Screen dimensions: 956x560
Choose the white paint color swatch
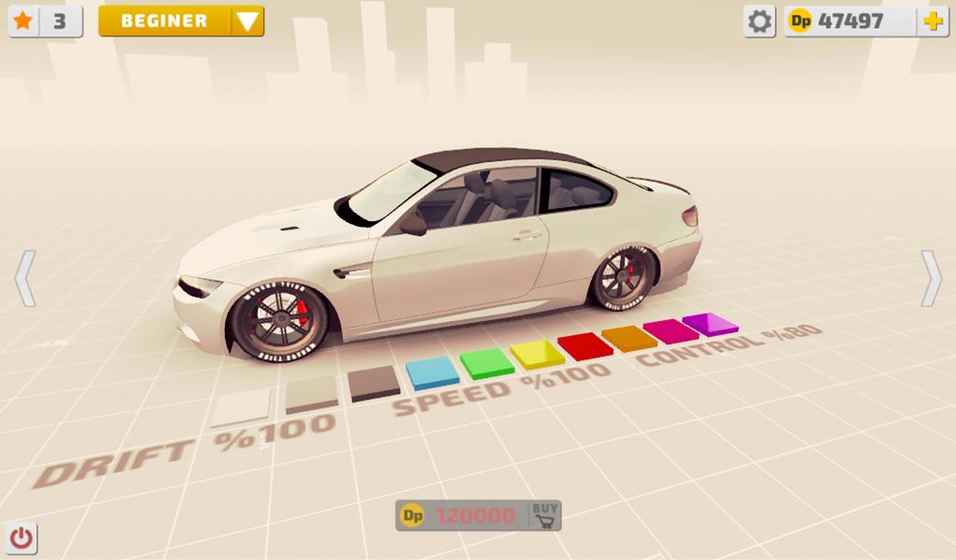click(x=240, y=405)
